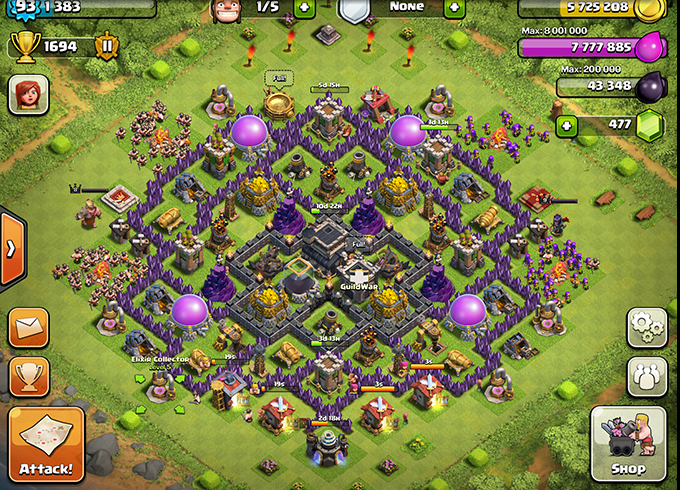680x490 pixels.
Task: Open the settings gears button
Action: tap(647, 327)
